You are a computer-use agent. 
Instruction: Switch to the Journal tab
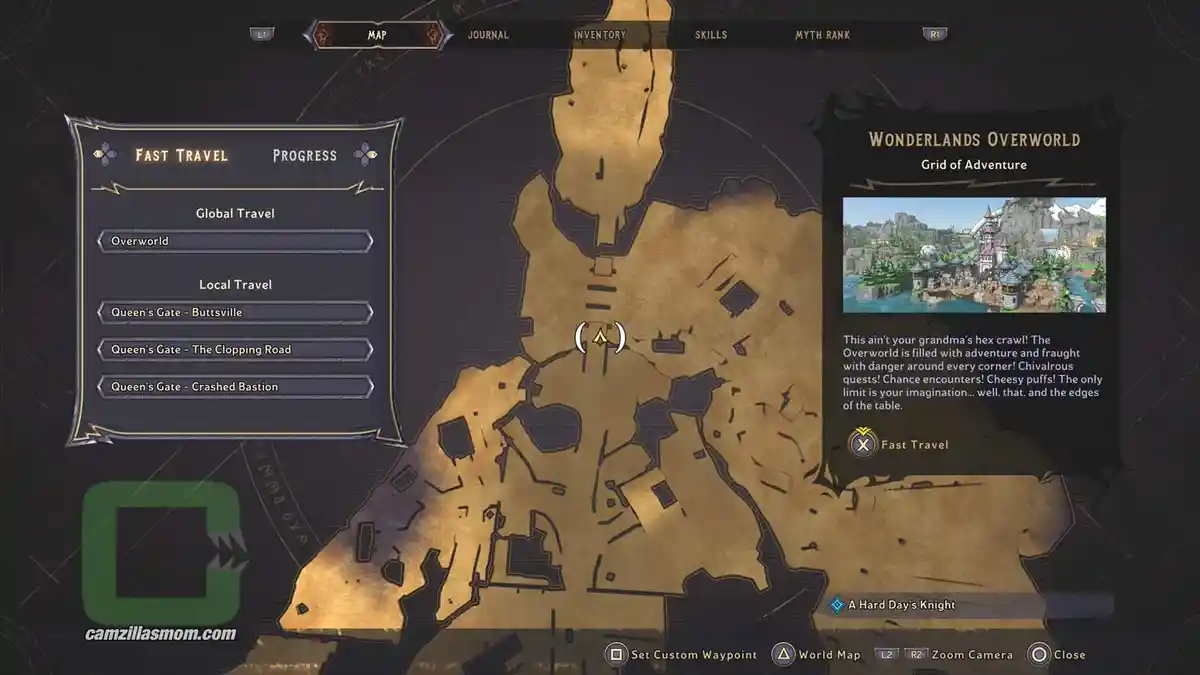click(488, 35)
